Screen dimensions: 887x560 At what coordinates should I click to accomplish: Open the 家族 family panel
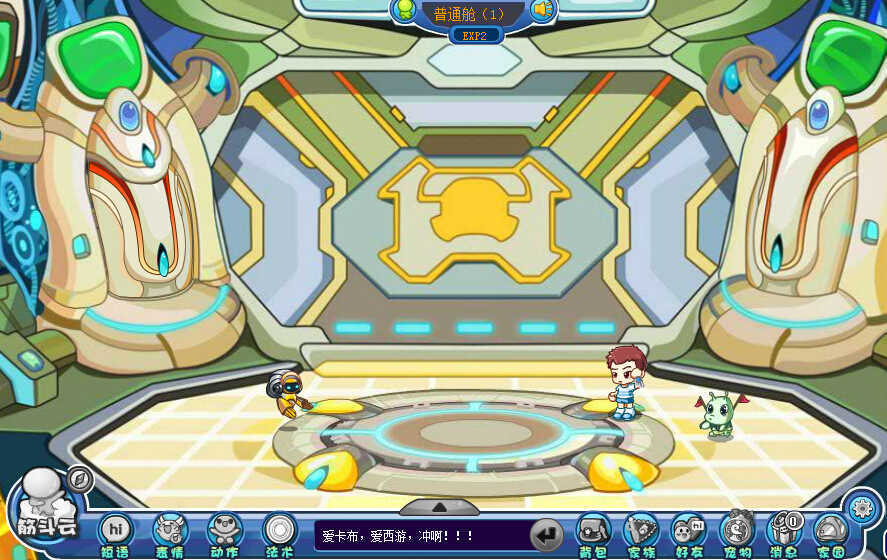[x=641, y=531]
